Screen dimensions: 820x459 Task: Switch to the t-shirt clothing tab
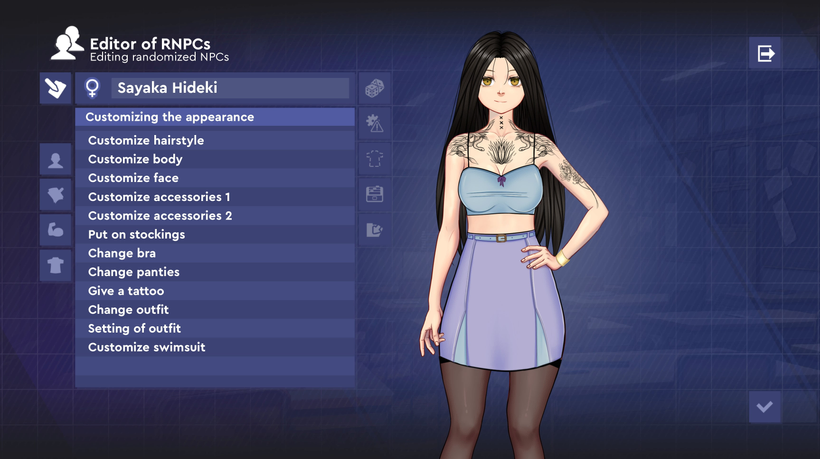[55, 265]
